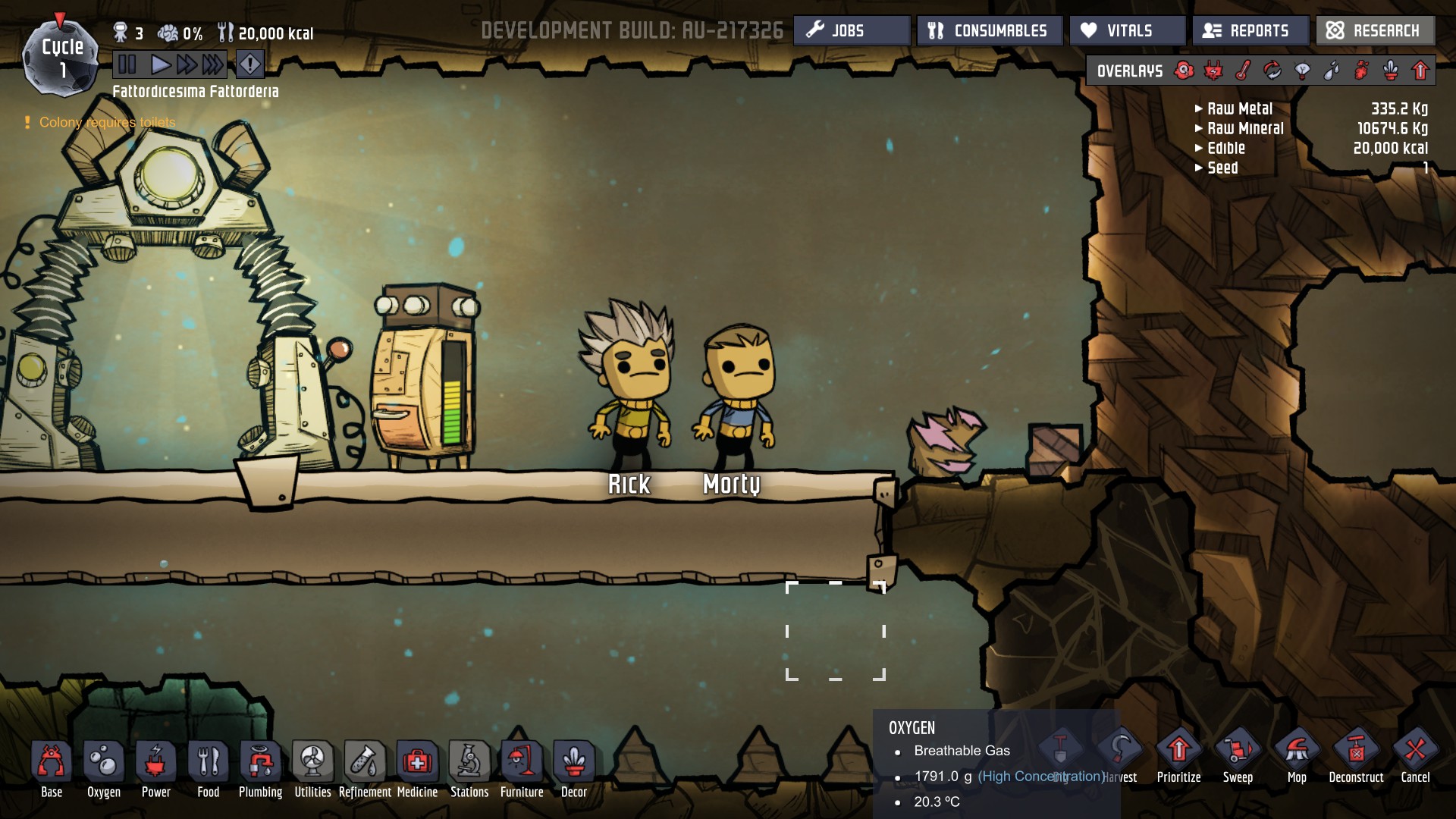This screenshot has height=819, width=1456.
Task: Open the Jobs panel
Action: (x=852, y=31)
